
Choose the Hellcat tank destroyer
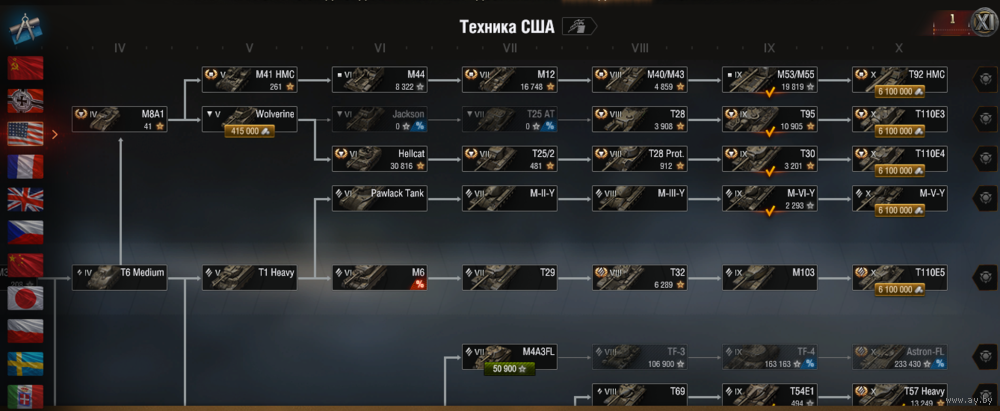pos(380,158)
